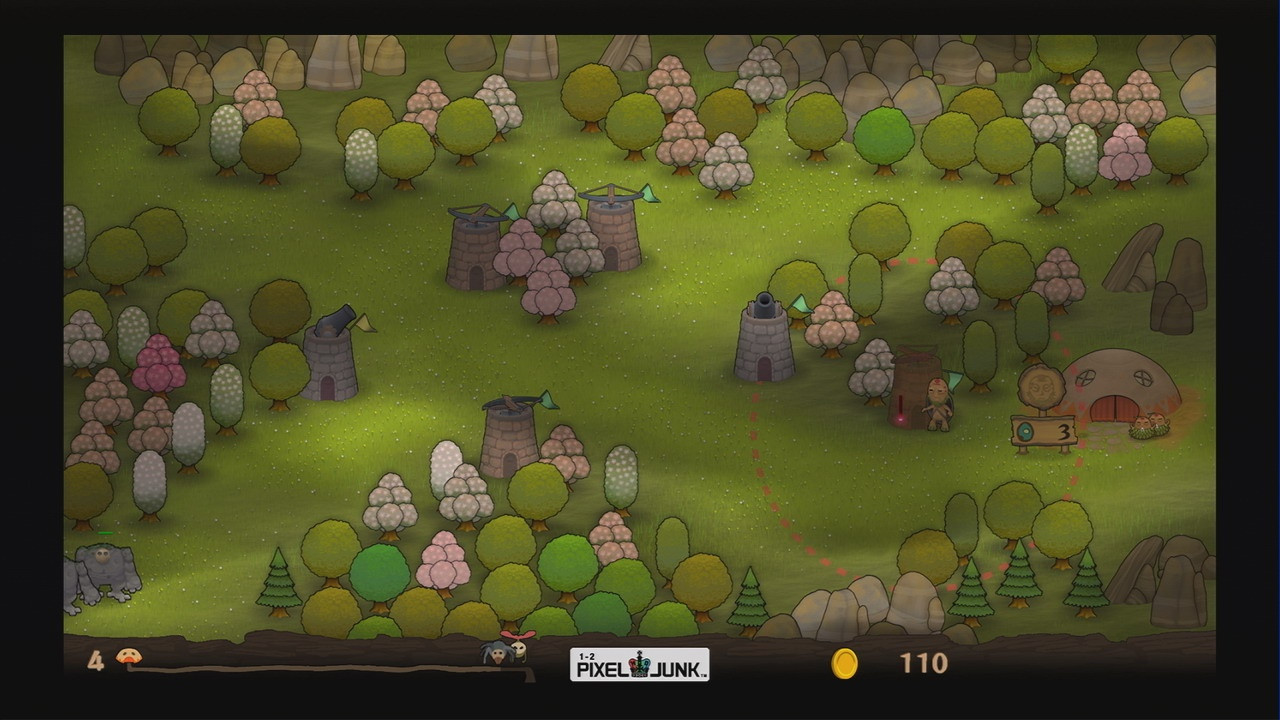Click the gold coin currency icon
Image resolution: width=1280 pixels, height=720 pixels.
tap(843, 662)
